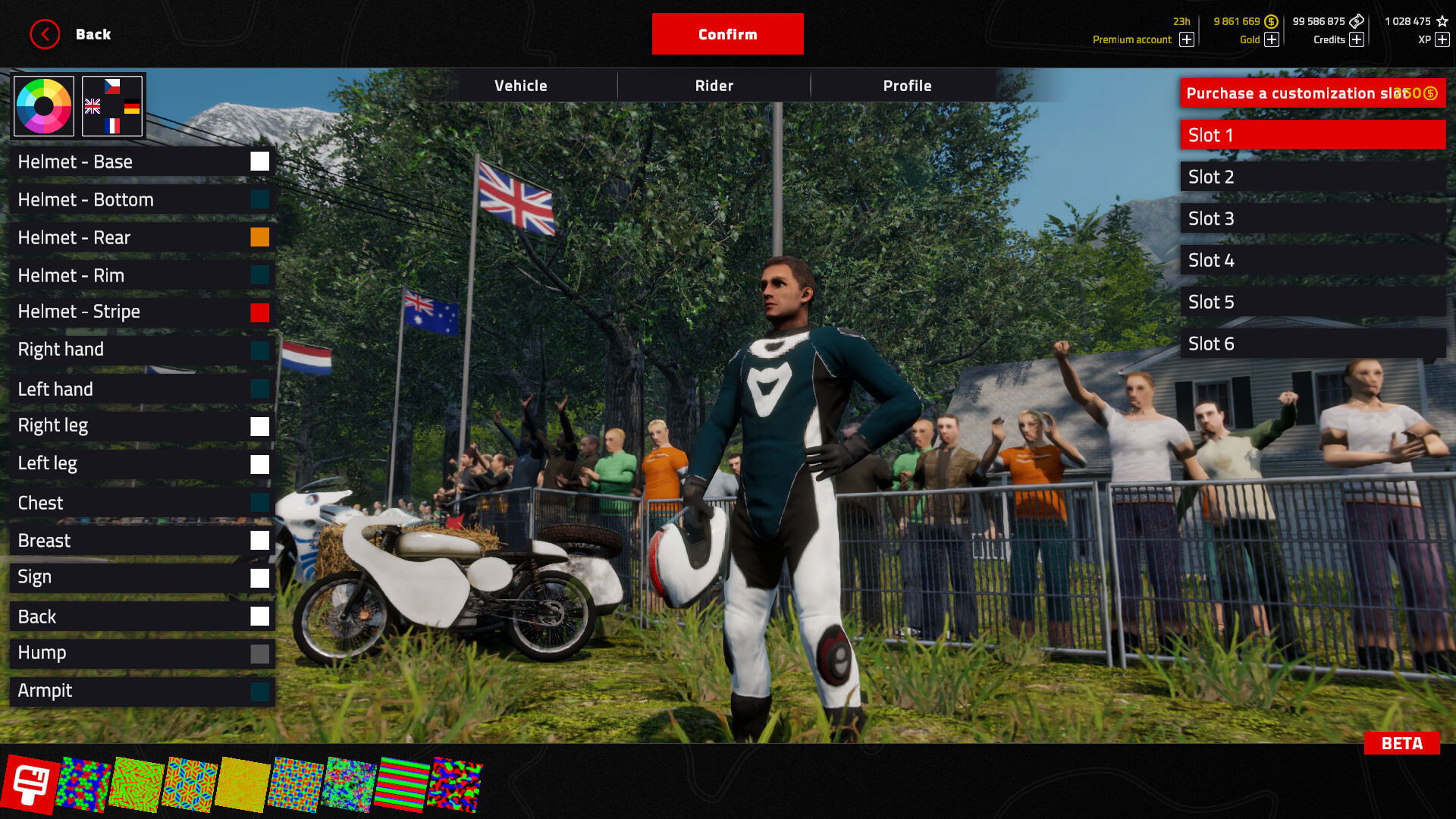Select the Helmet - Stripe red swatch
This screenshot has height=819, width=1456.
click(x=260, y=312)
